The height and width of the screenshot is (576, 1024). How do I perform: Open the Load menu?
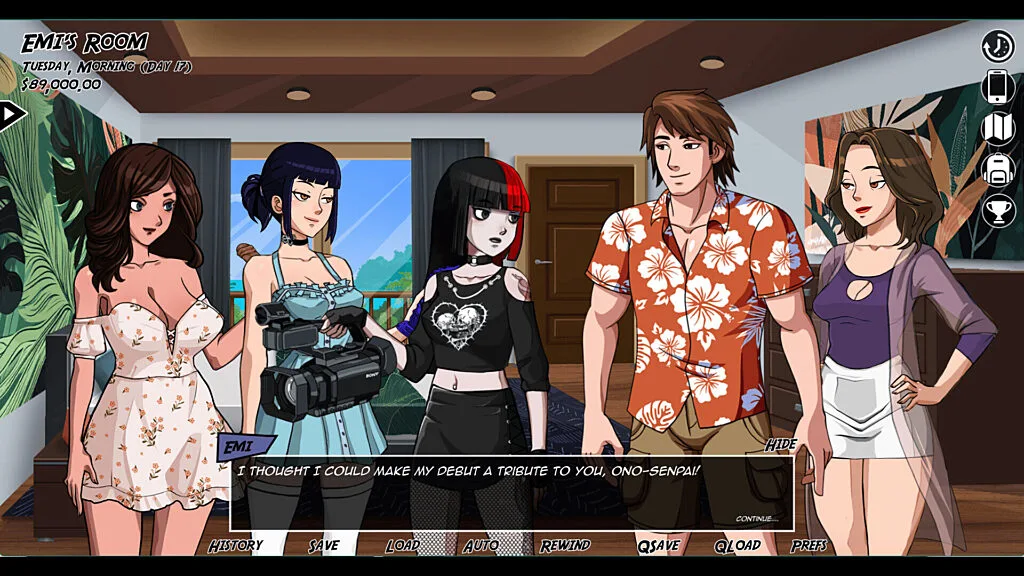(402, 545)
